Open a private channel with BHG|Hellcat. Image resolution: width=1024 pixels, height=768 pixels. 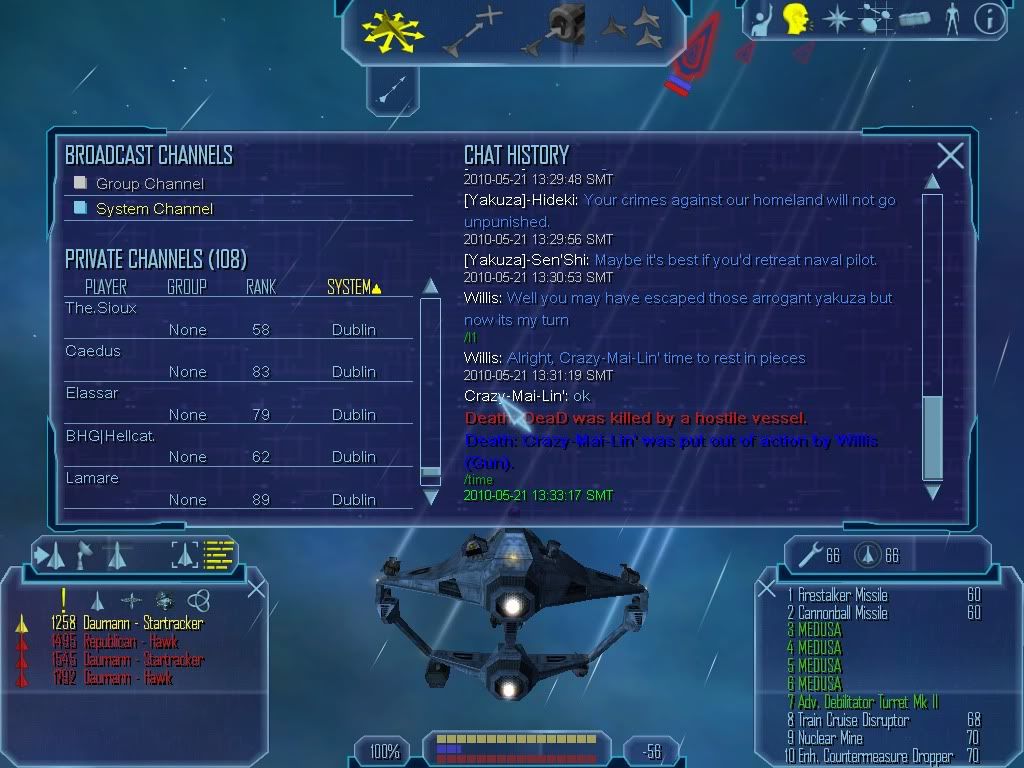click(110, 436)
